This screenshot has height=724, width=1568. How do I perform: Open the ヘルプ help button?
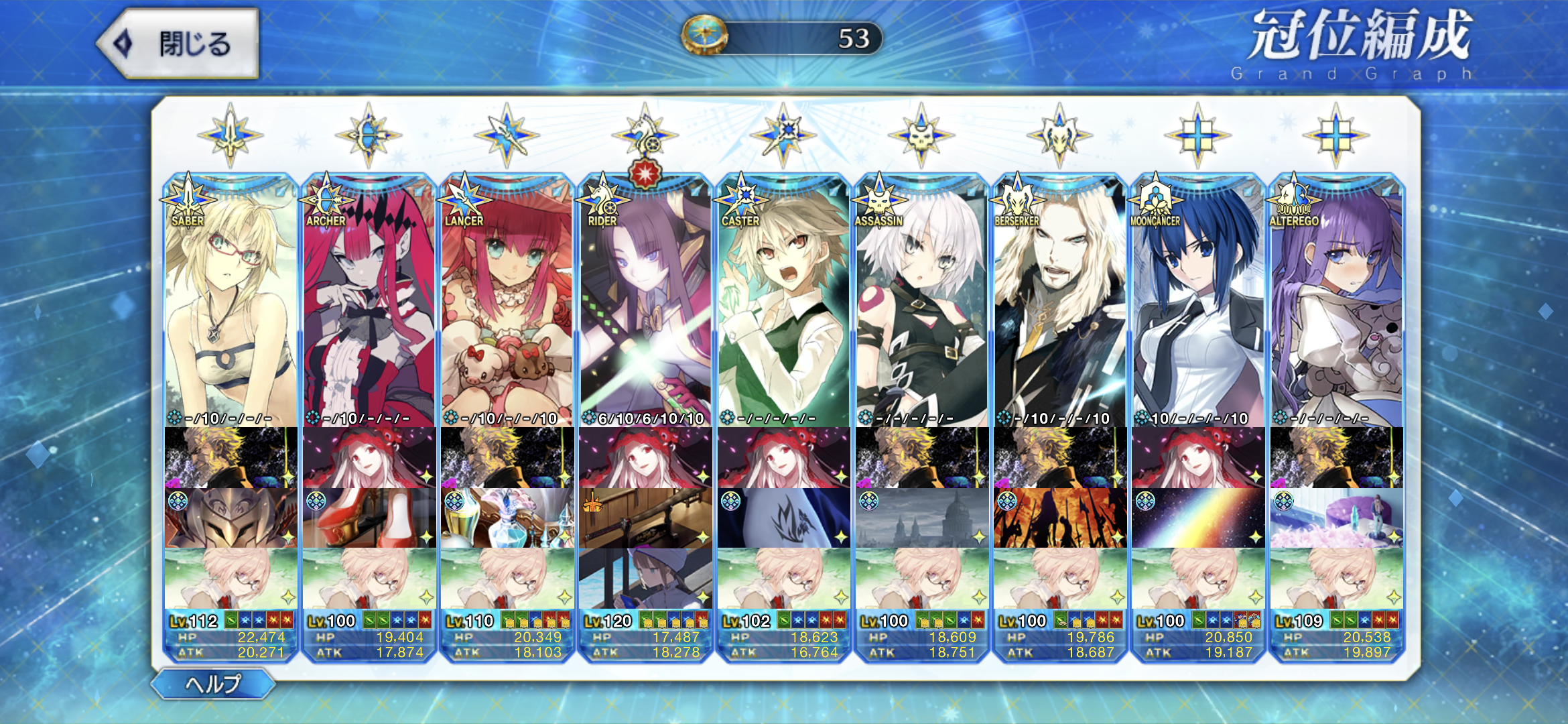[x=212, y=684]
